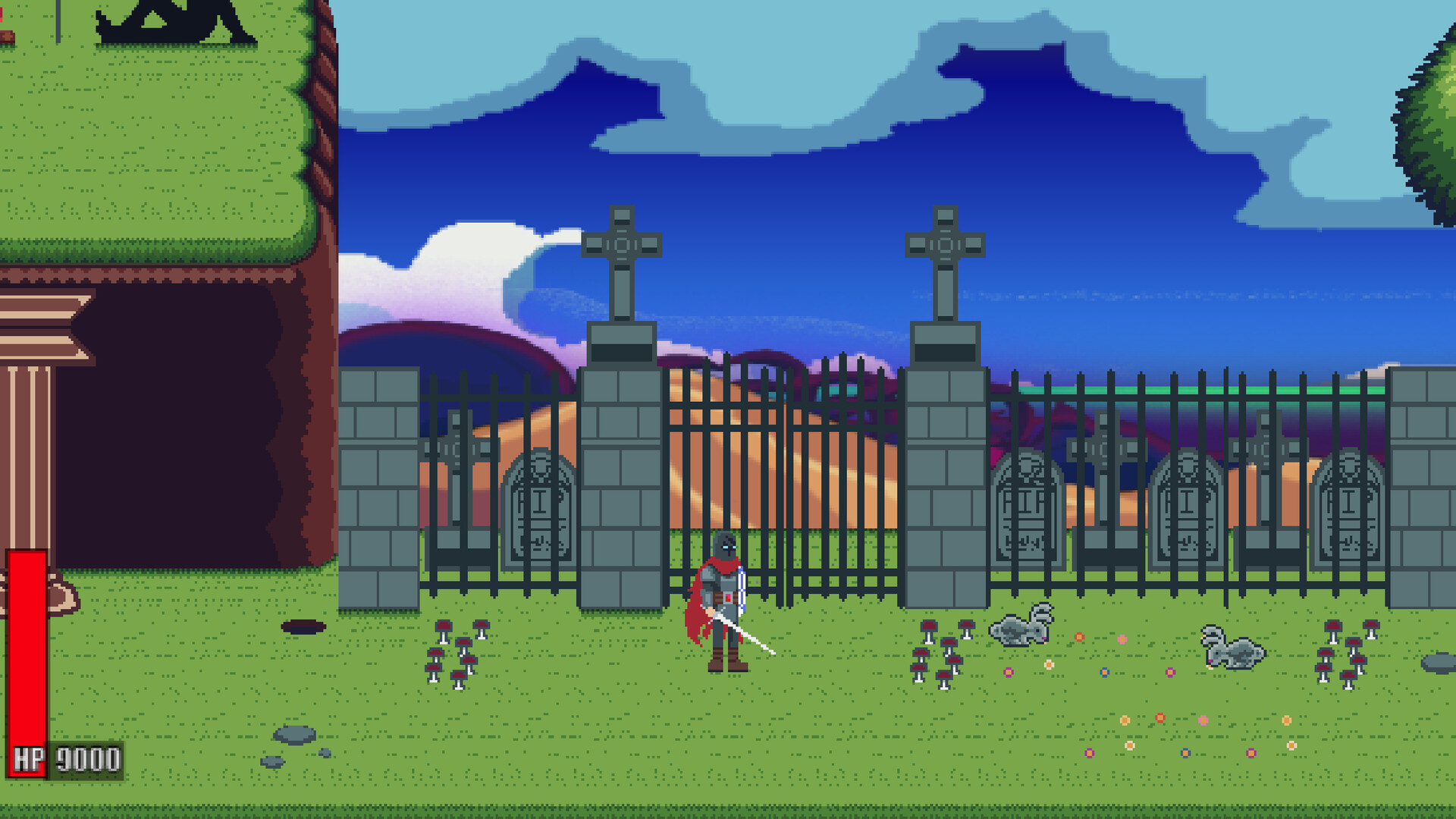Image resolution: width=1456 pixels, height=819 pixels.
Task: Select the knight character holding the sword
Action: (724, 599)
